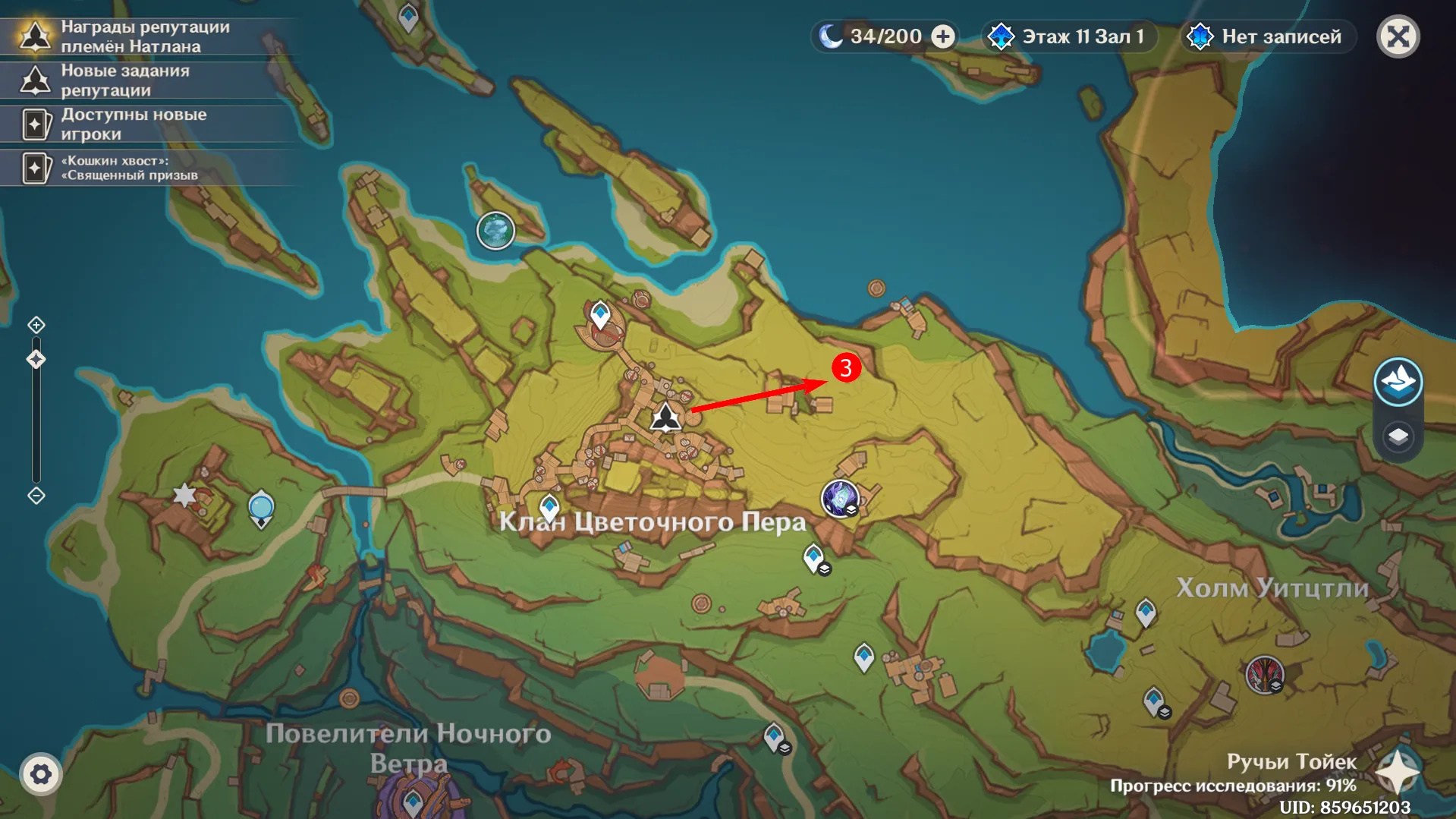Zoom out the map with minus button

[36, 496]
